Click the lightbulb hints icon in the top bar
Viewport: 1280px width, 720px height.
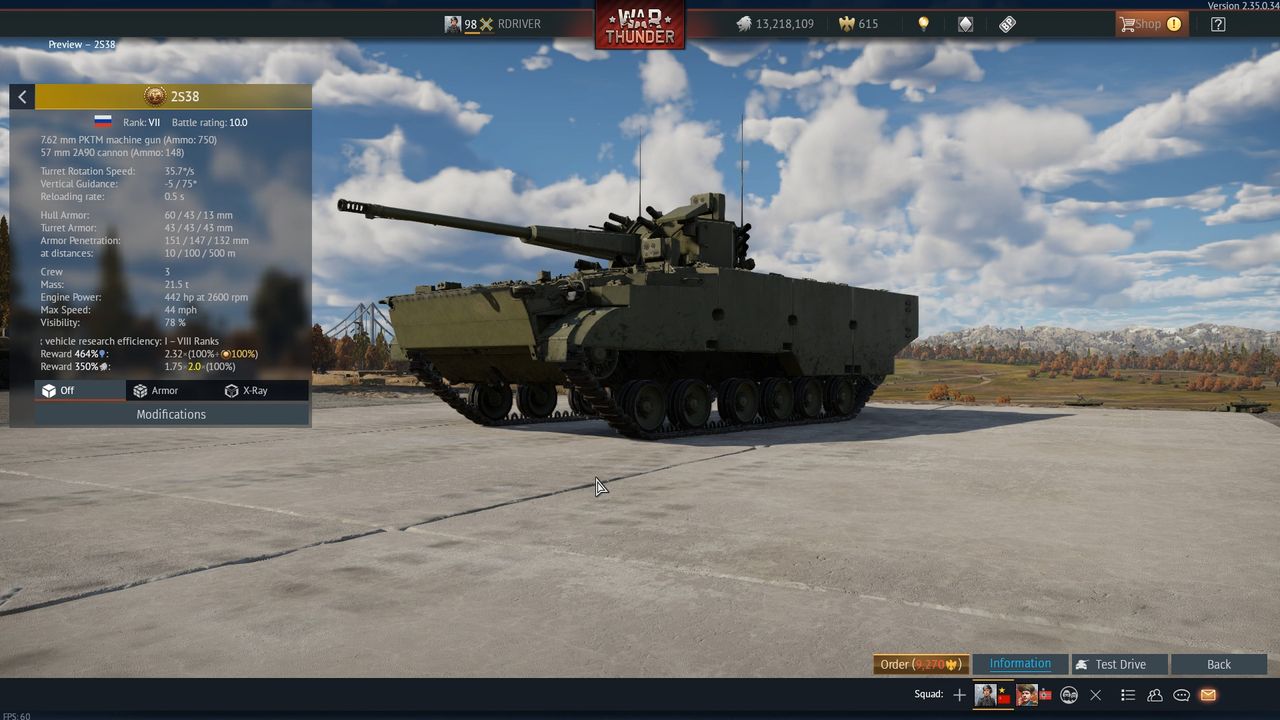pyautogui.click(x=922, y=23)
